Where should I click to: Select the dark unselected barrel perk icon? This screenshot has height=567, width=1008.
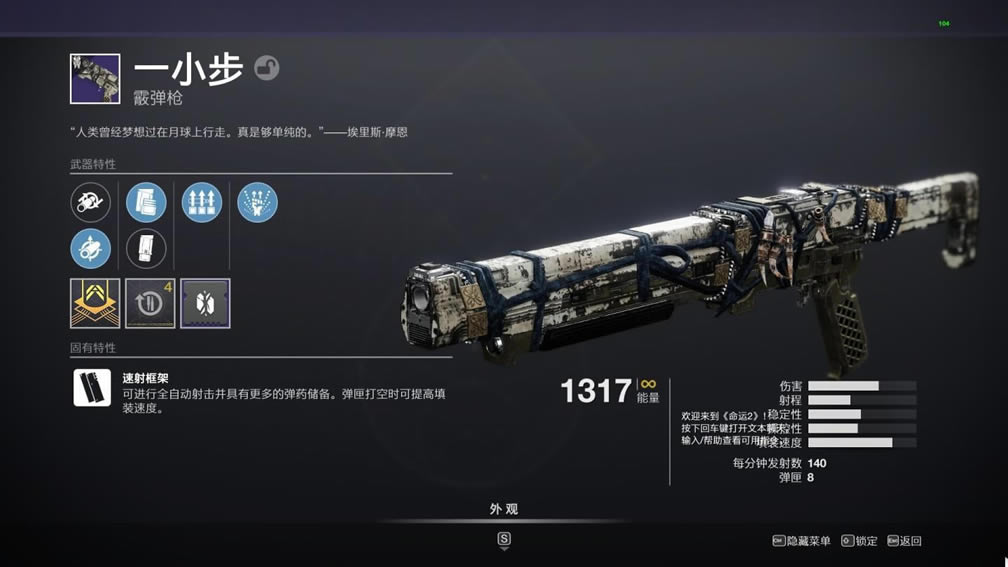[91, 203]
